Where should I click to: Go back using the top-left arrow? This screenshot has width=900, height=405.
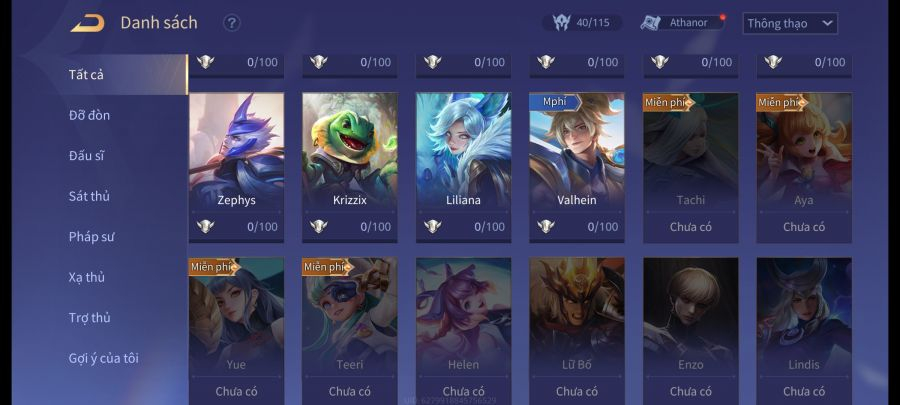tap(87, 23)
